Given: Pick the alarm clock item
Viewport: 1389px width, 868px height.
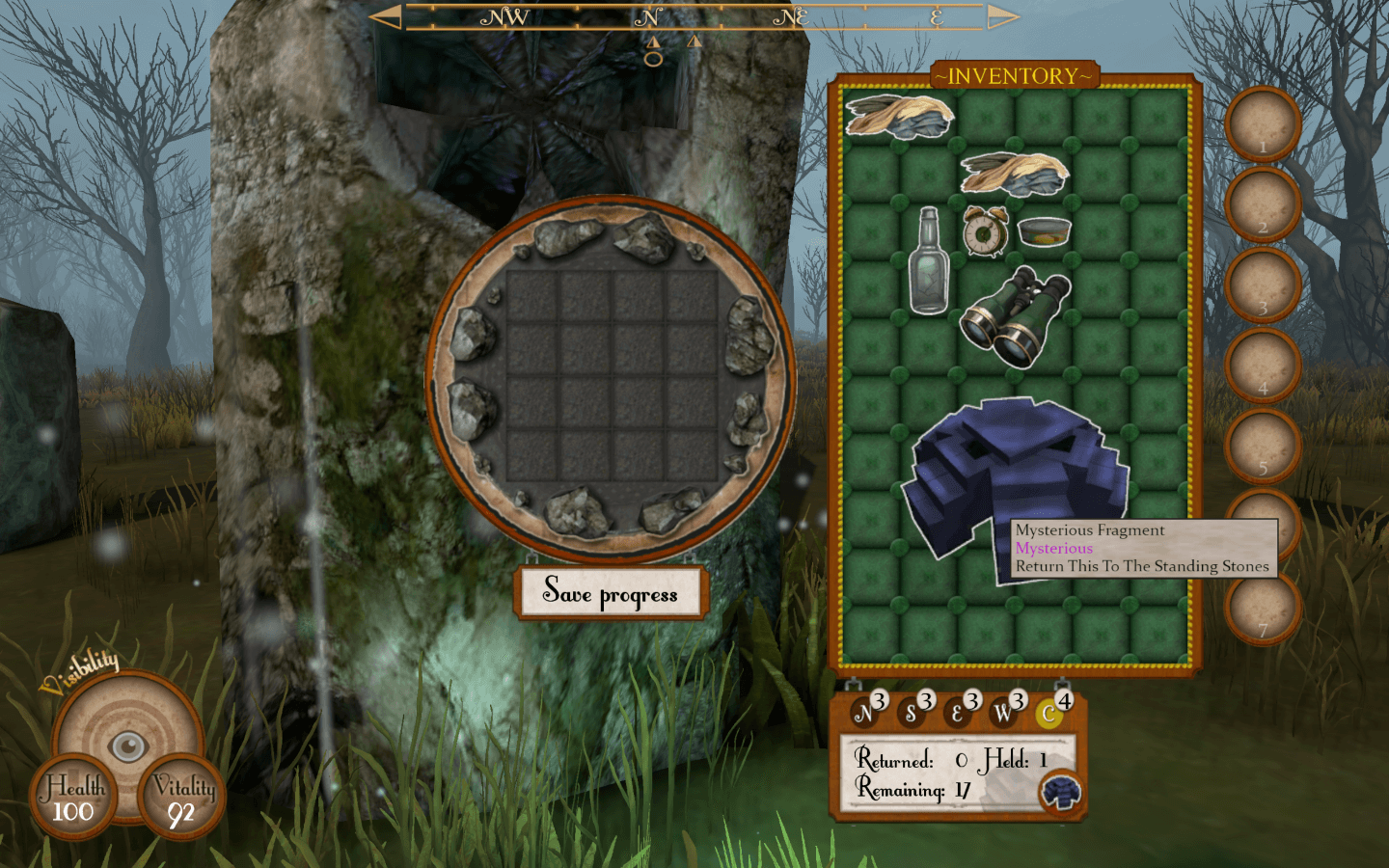Looking at the screenshot, I should pos(985,231).
